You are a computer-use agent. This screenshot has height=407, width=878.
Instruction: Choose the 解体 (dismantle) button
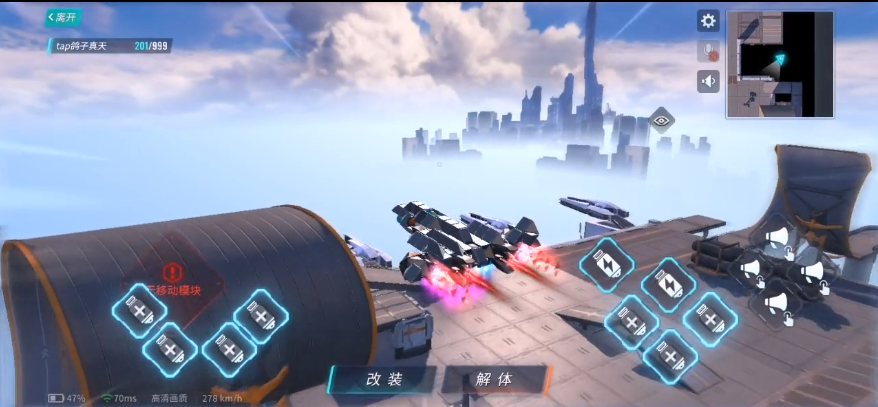tap(494, 380)
